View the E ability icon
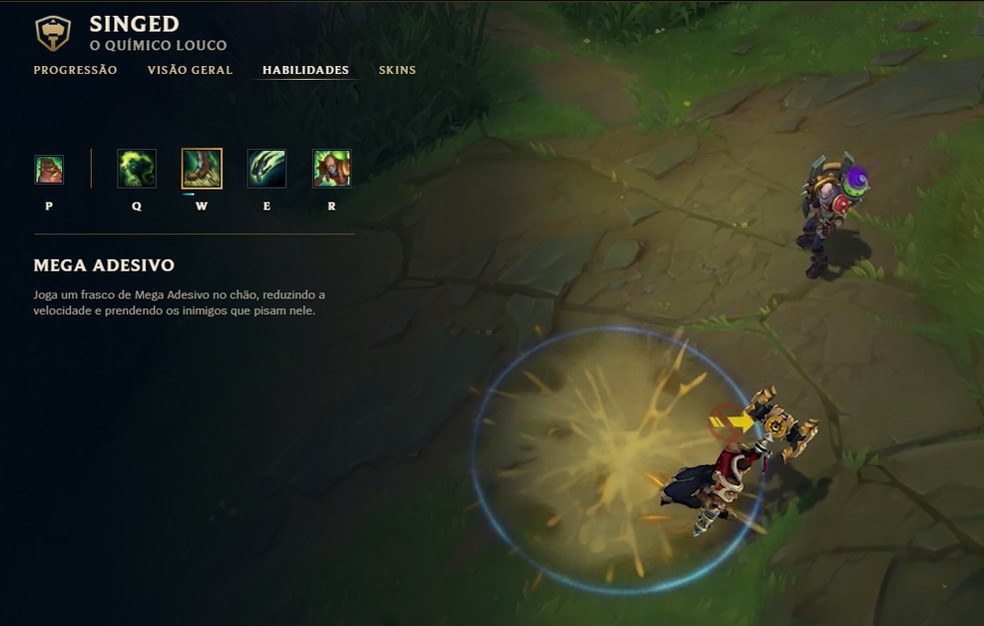Screen dimensions: 984x626 pos(267,169)
